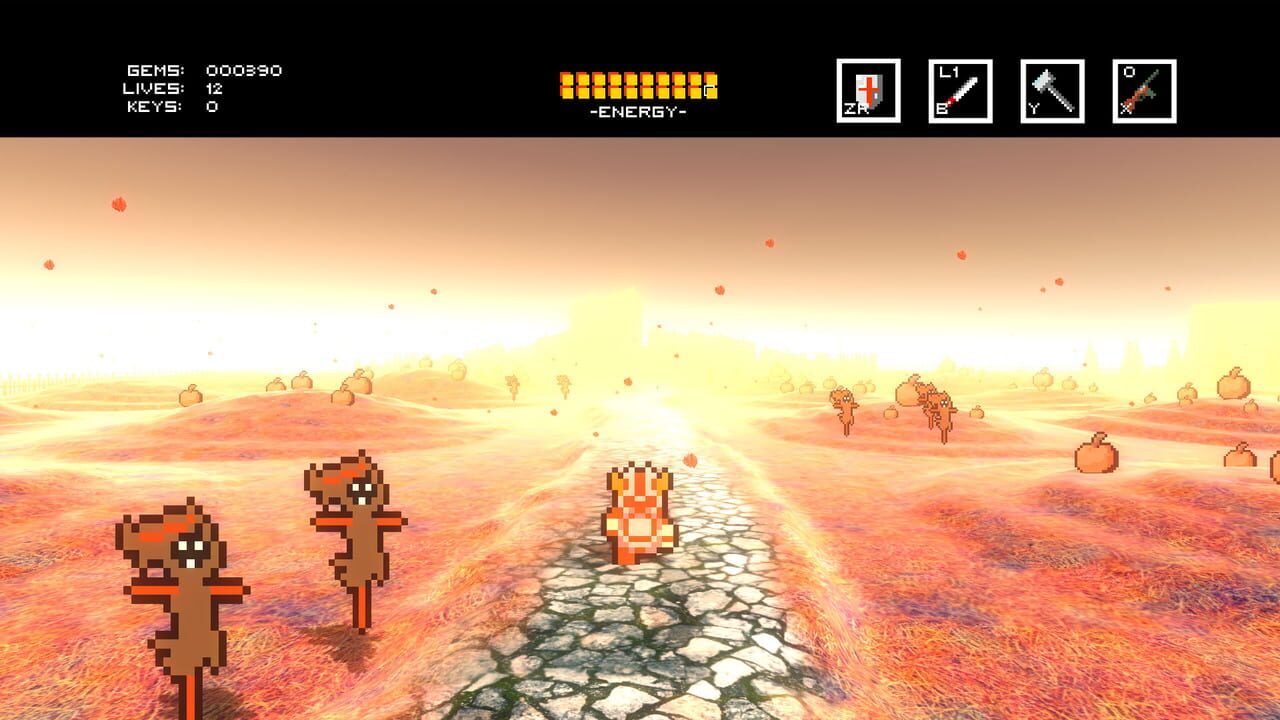Click the -ENERGY- label under the bar

pyautogui.click(x=637, y=113)
